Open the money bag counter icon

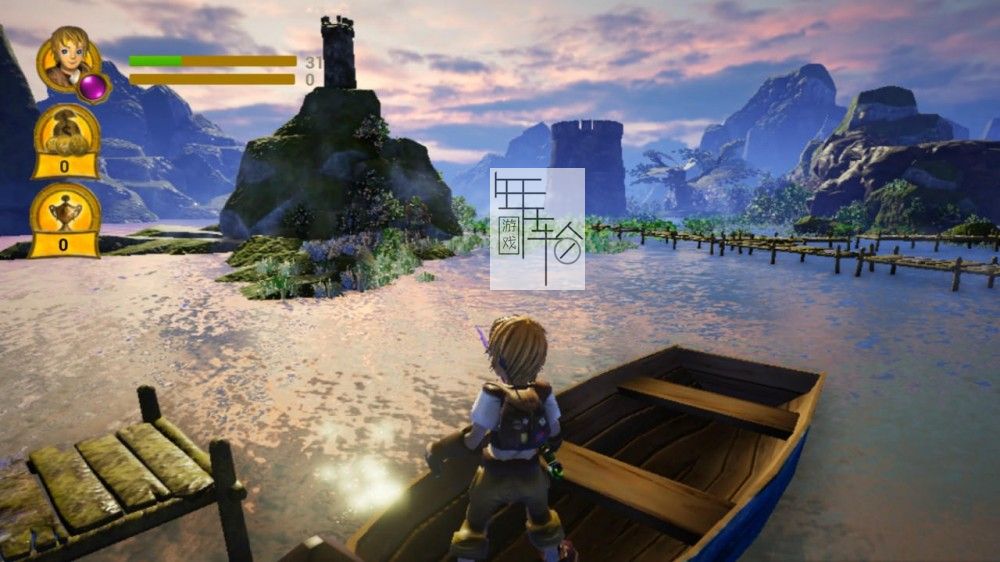tap(66, 131)
